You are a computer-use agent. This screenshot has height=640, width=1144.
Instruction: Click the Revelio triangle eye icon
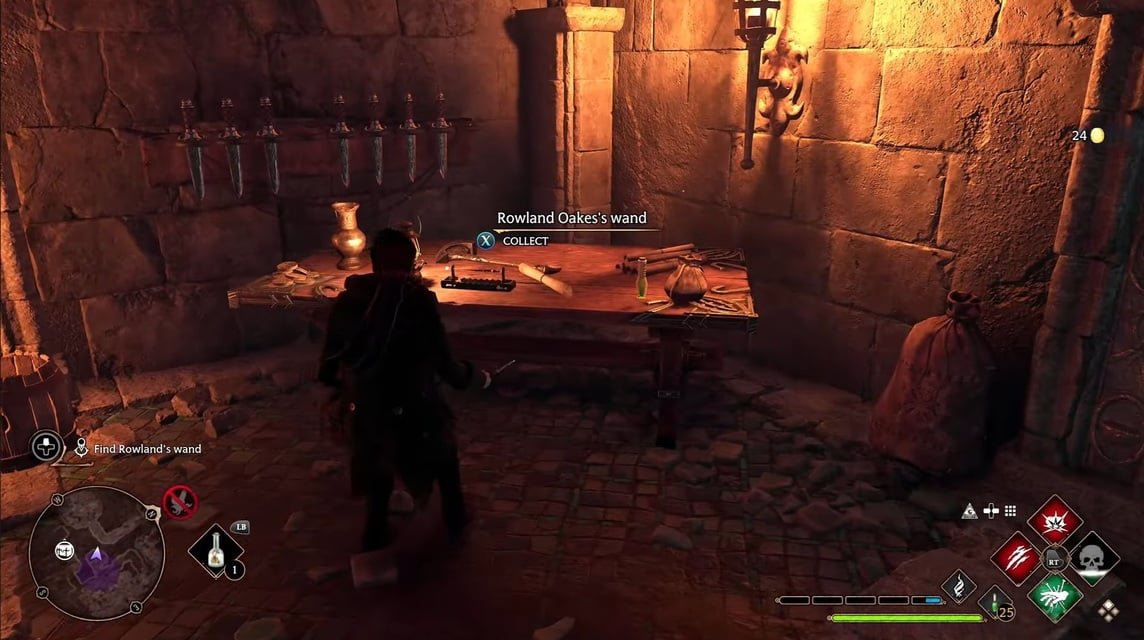[970, 511]
